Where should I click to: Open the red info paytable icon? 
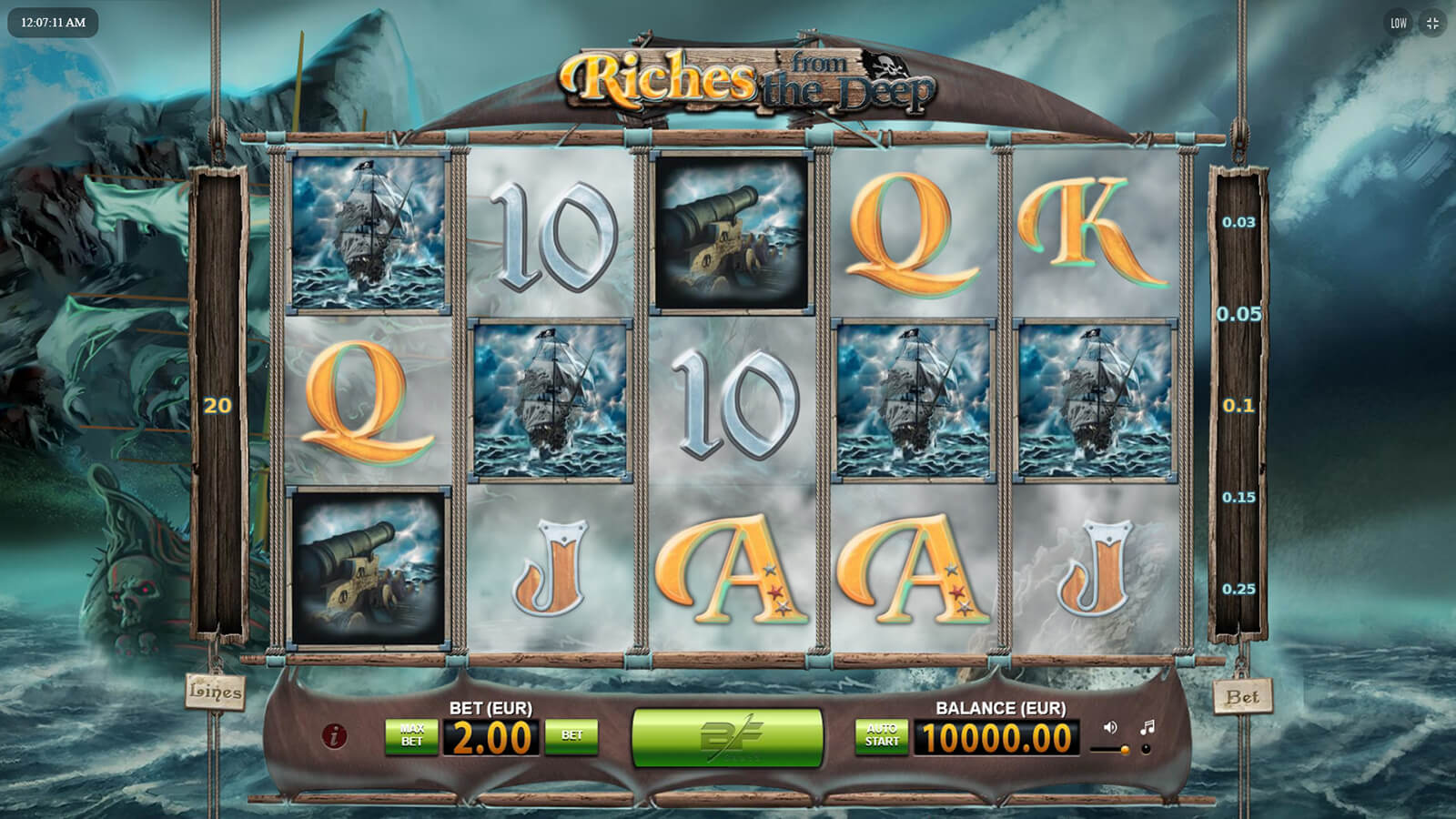335,736
